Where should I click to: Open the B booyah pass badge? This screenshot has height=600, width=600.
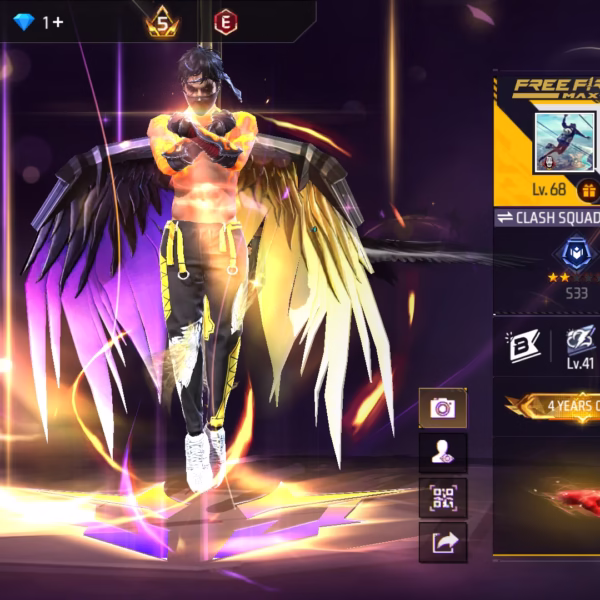pos(522,347)
